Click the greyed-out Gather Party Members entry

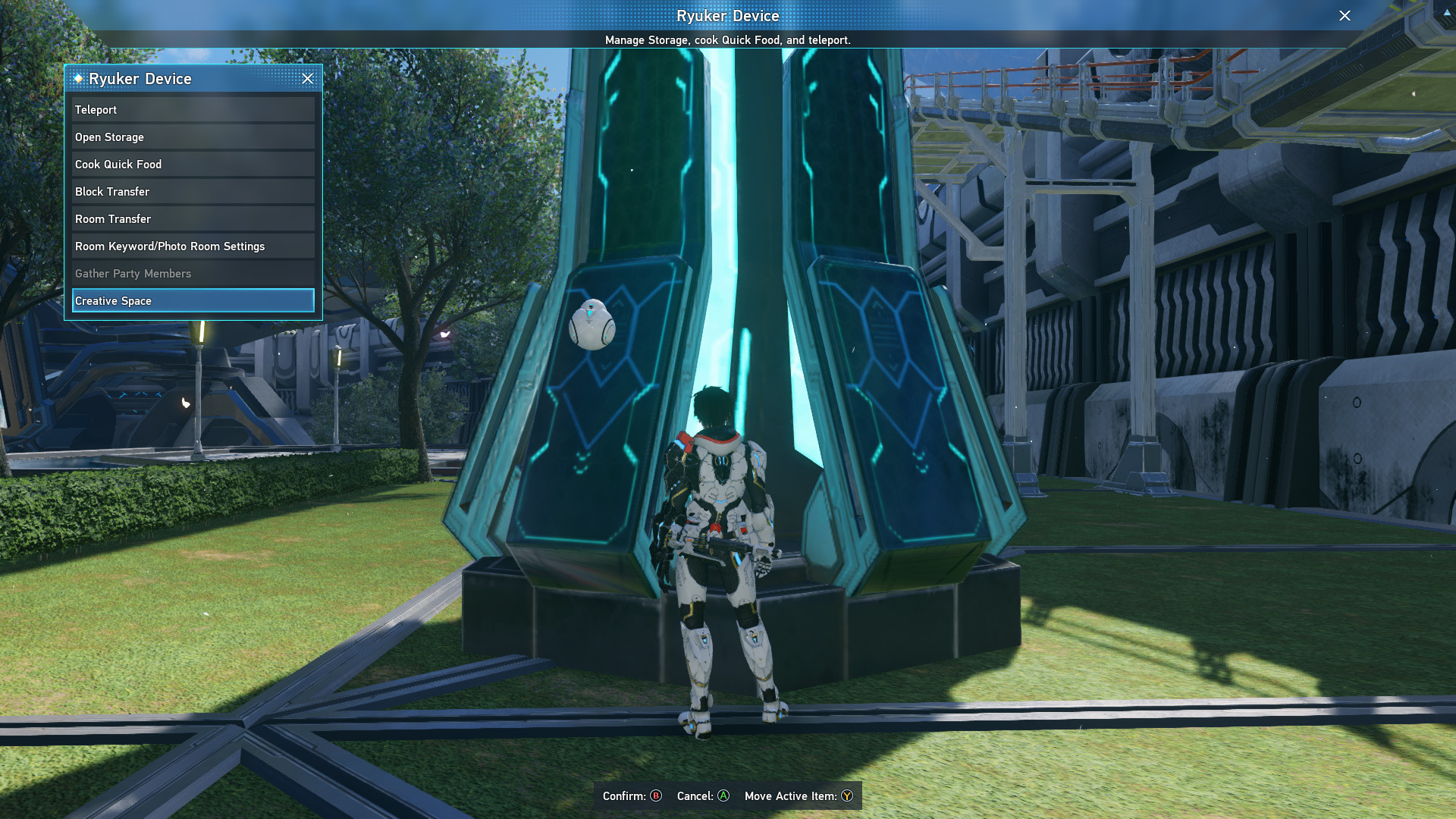coord(193,274)
